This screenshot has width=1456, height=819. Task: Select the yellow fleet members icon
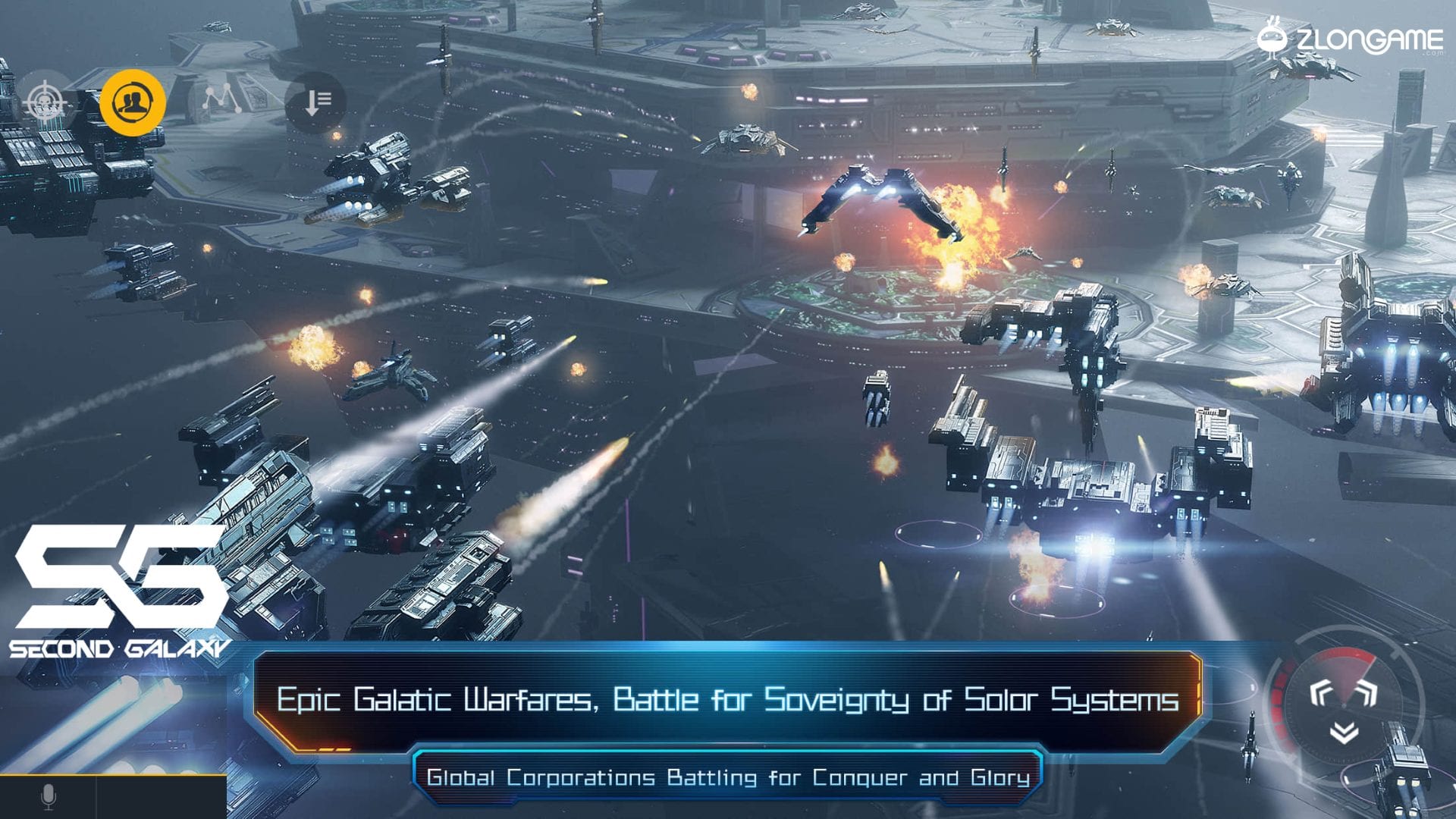click(133, 102)
